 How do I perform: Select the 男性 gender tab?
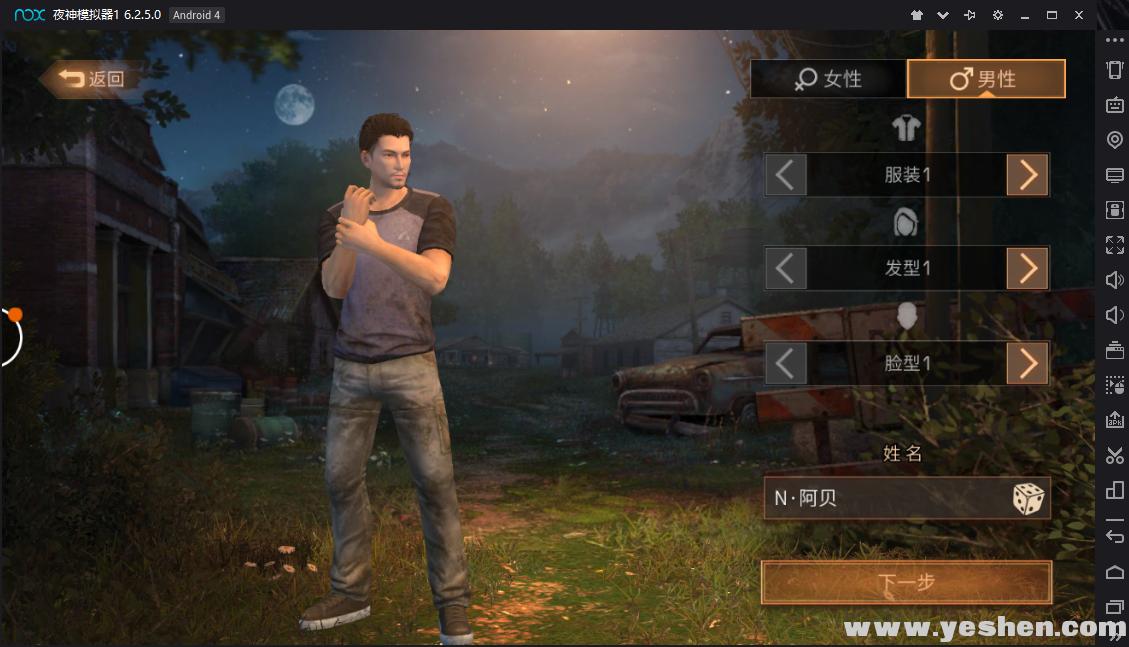coord(985,79)
